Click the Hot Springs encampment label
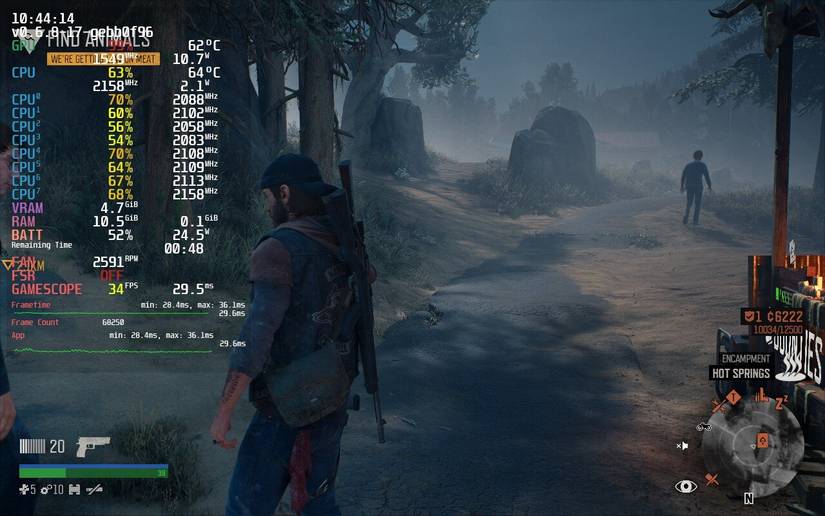825x516 pixels. pyautogui.click(x=740, y=373)
